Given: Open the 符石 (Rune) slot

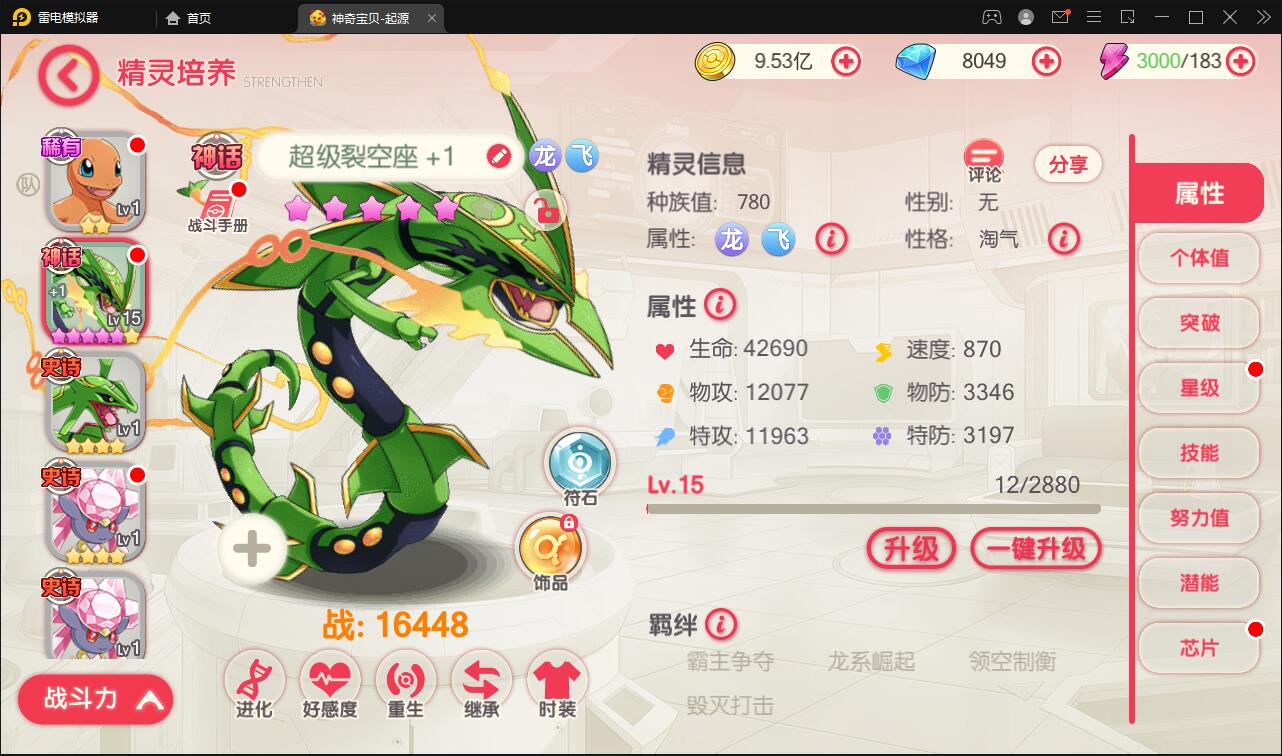Looking at the screenshot, I should [580, 463].
